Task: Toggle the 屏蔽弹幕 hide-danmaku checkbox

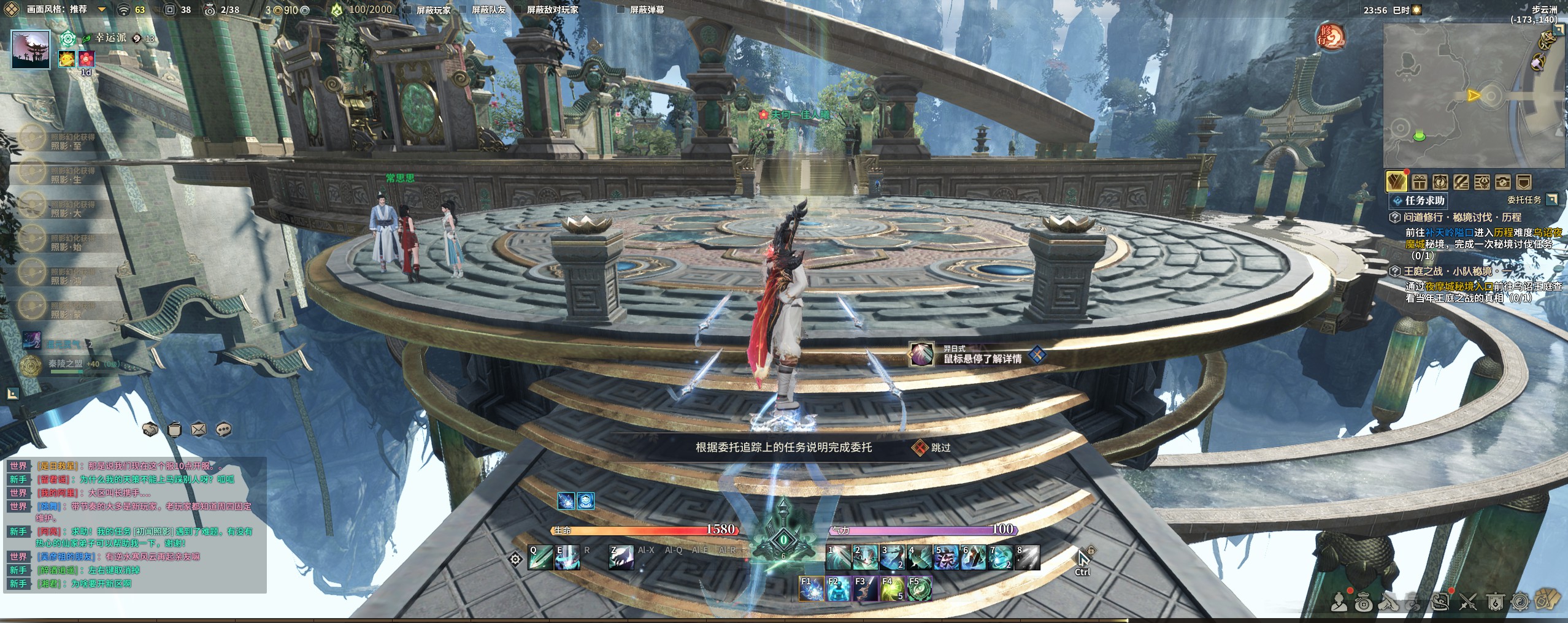Action: 621,10
